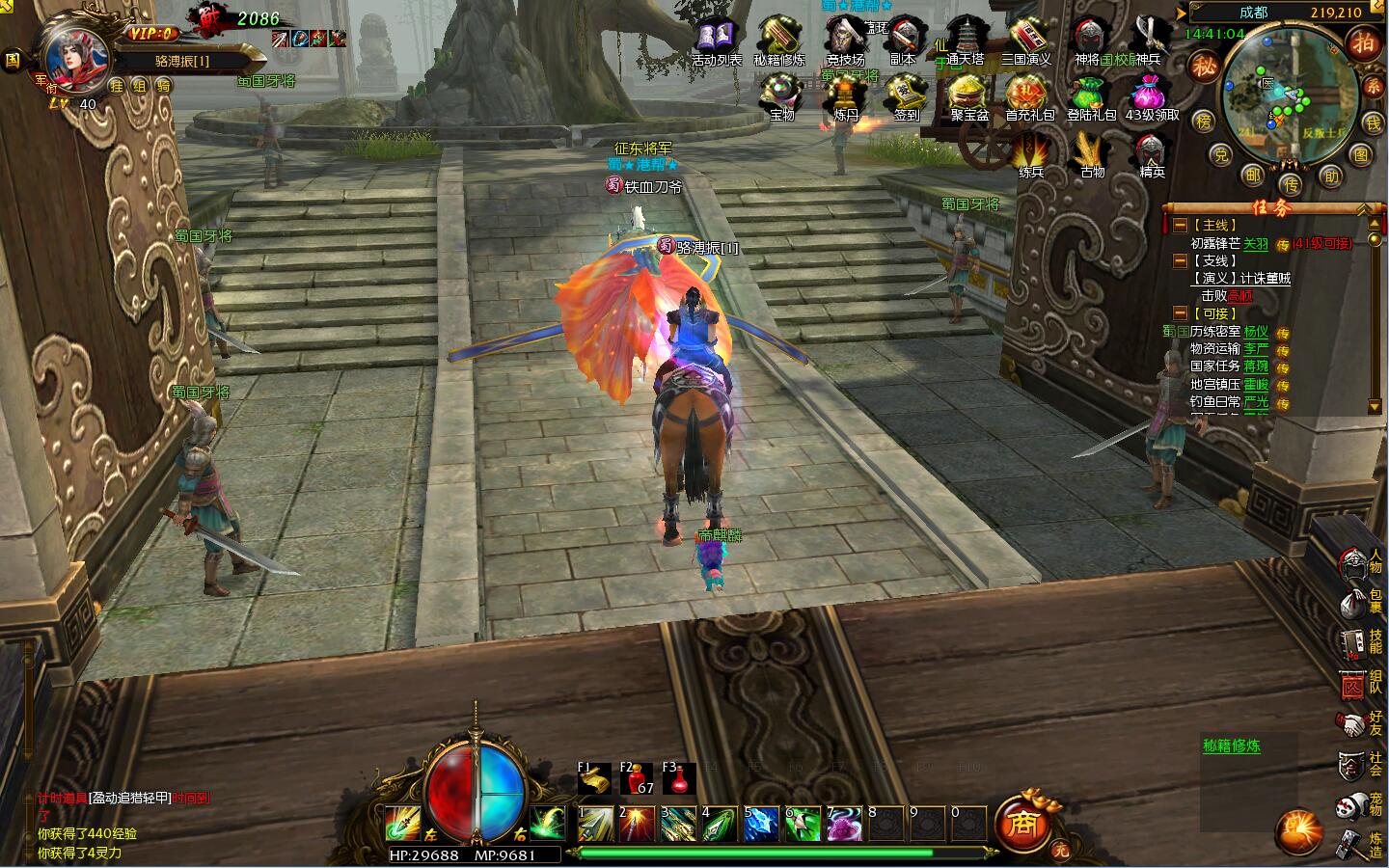Open the 炼丹 alchemy furnace icon
This screenshot has height=868, width=1389.
[846, 96]
